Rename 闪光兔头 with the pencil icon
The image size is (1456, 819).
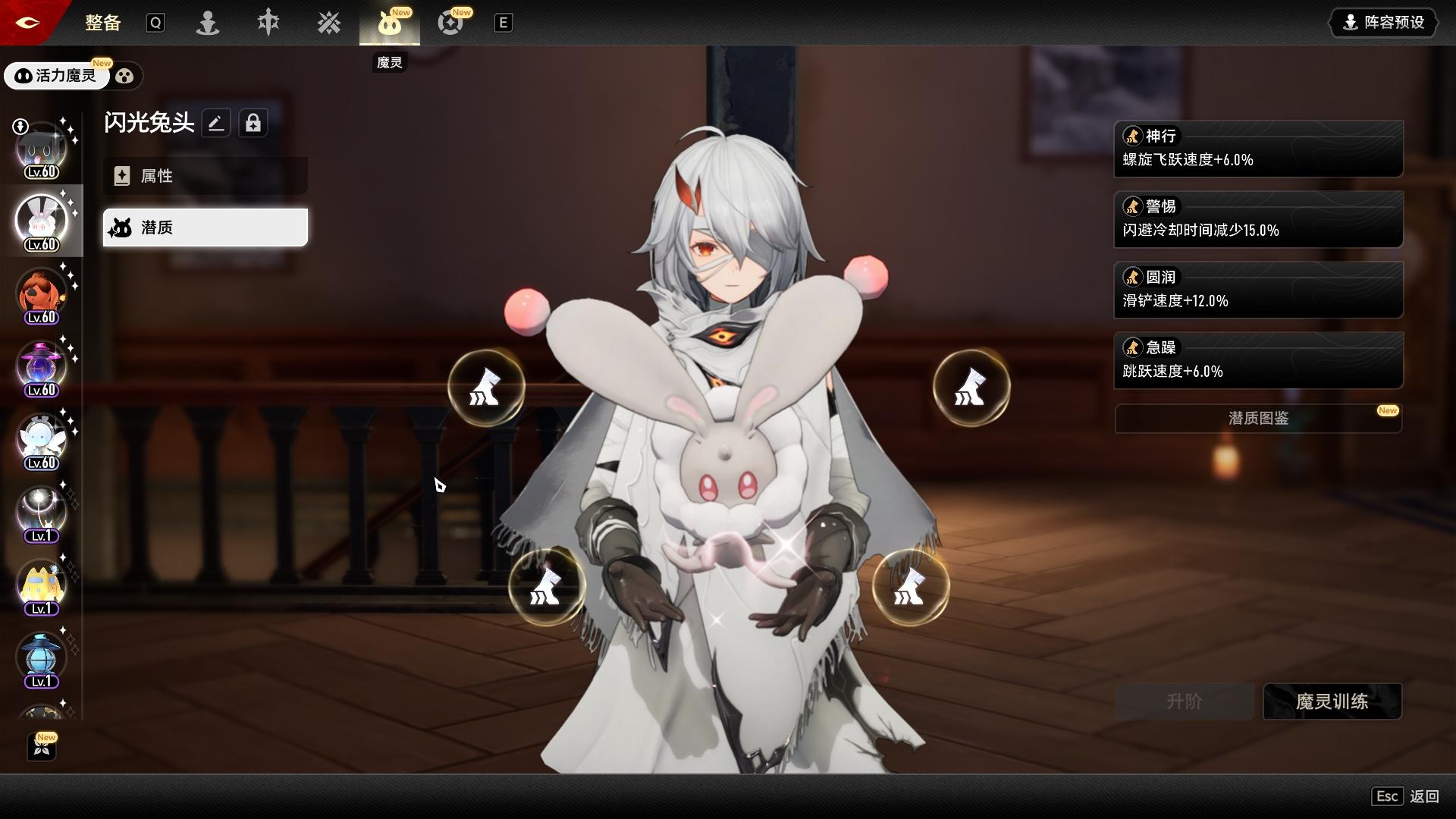(x=216, y=123)
